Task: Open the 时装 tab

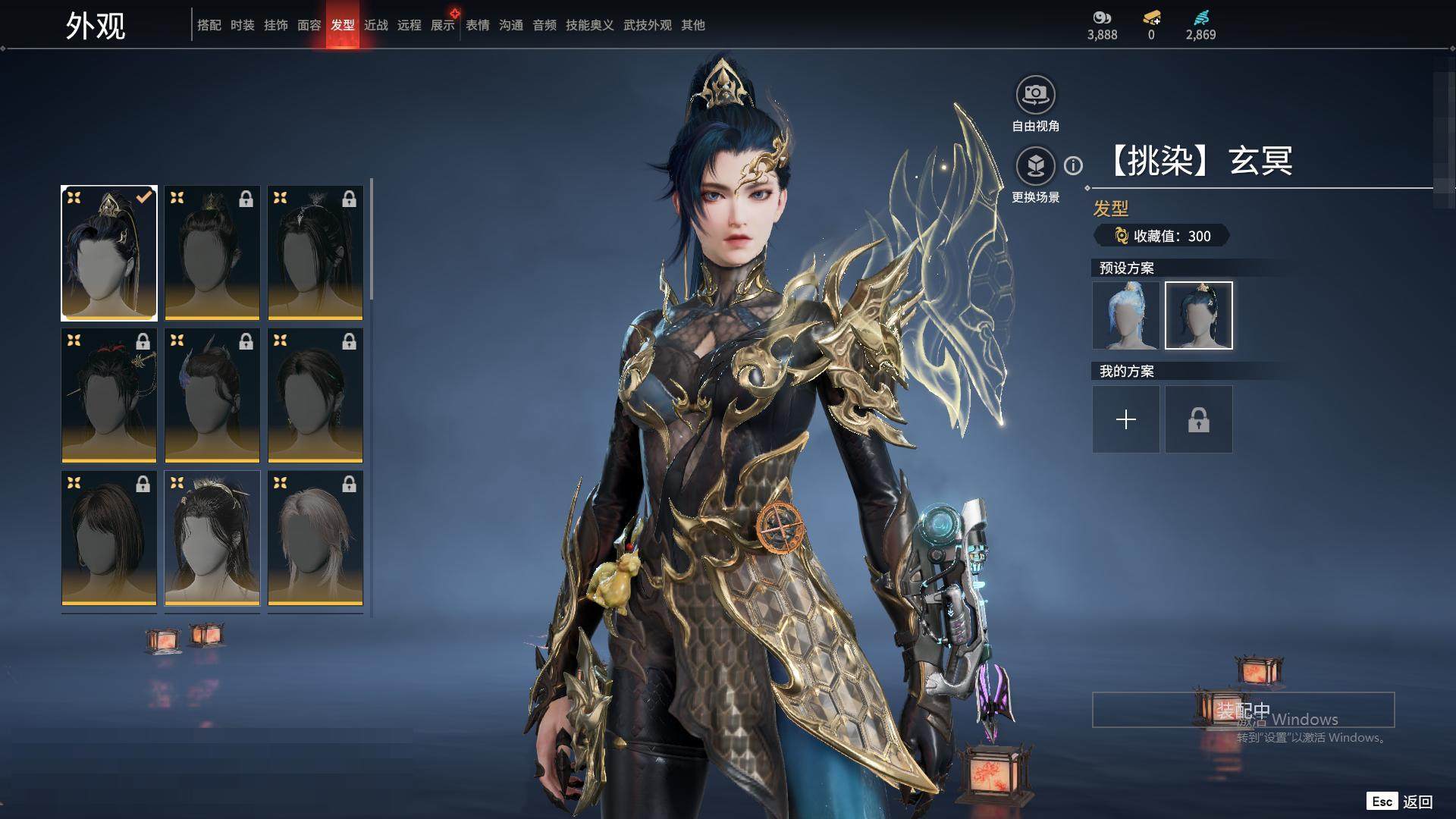Action: pyautogui.click(x=243, y=25)
